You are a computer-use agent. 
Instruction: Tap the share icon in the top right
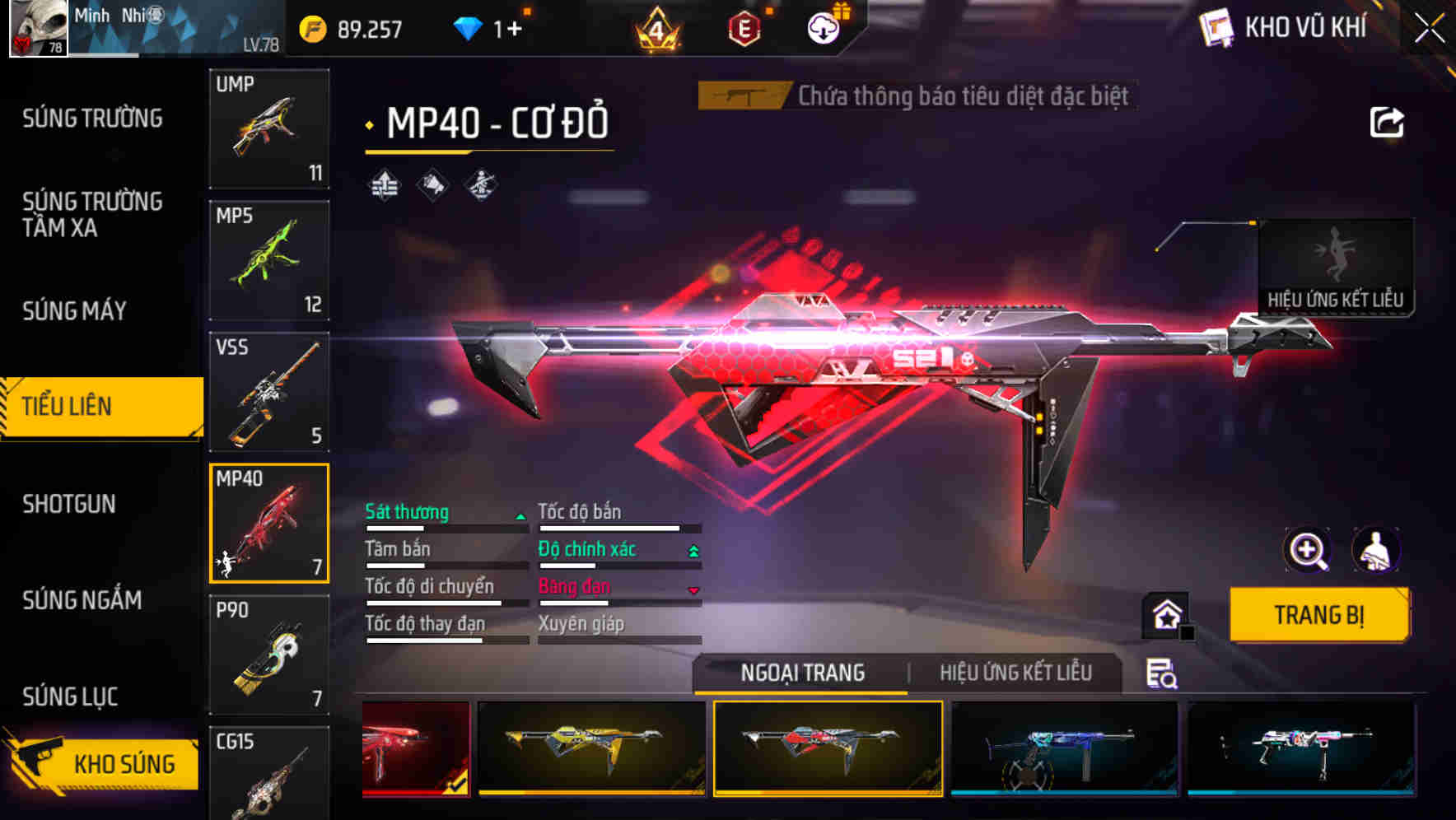pos(1388,121)
